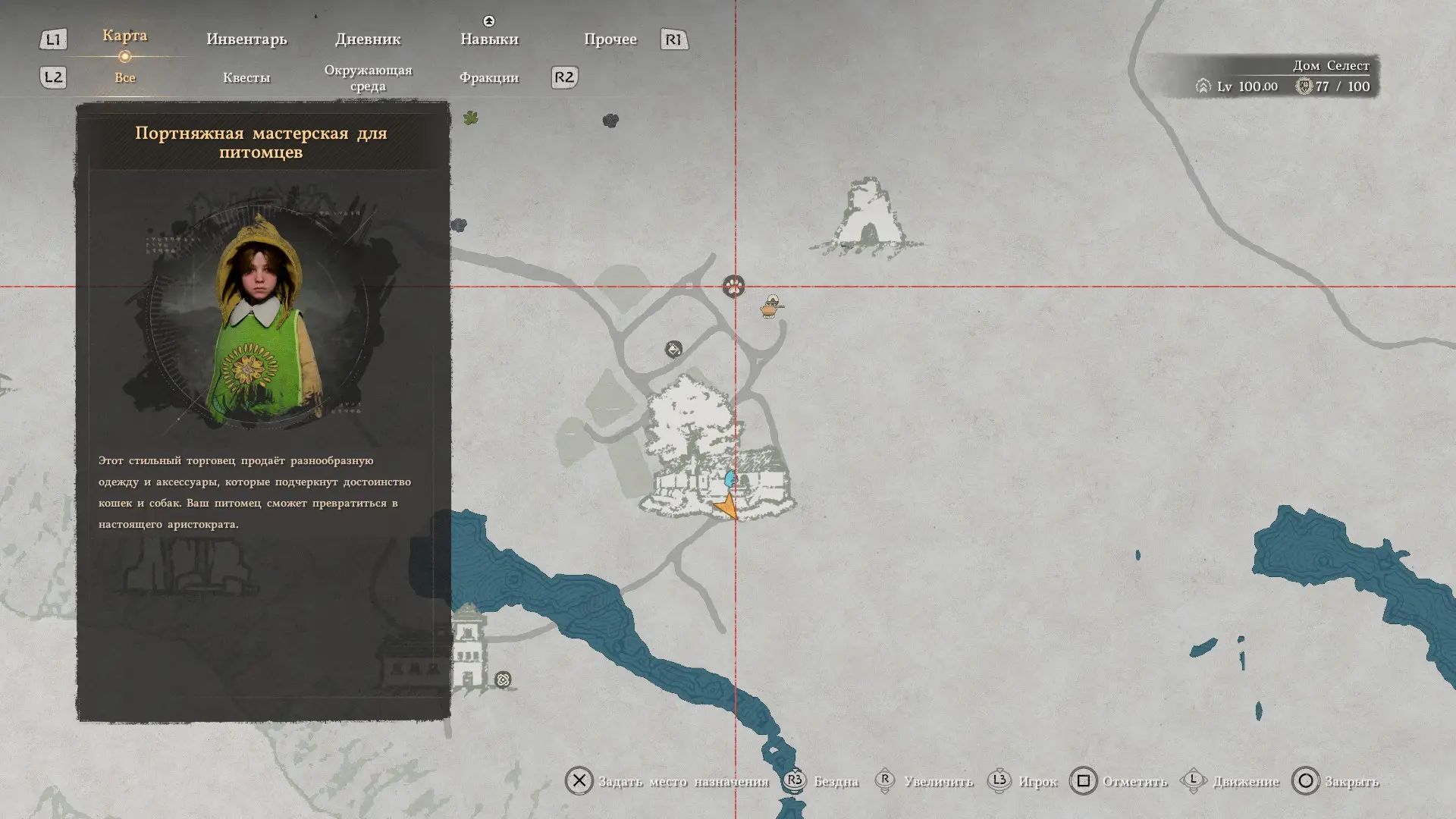The width and height of the screenshot is (1456, 819).
Task: Click the merchant figure map marker
Action: coord(771,306)
